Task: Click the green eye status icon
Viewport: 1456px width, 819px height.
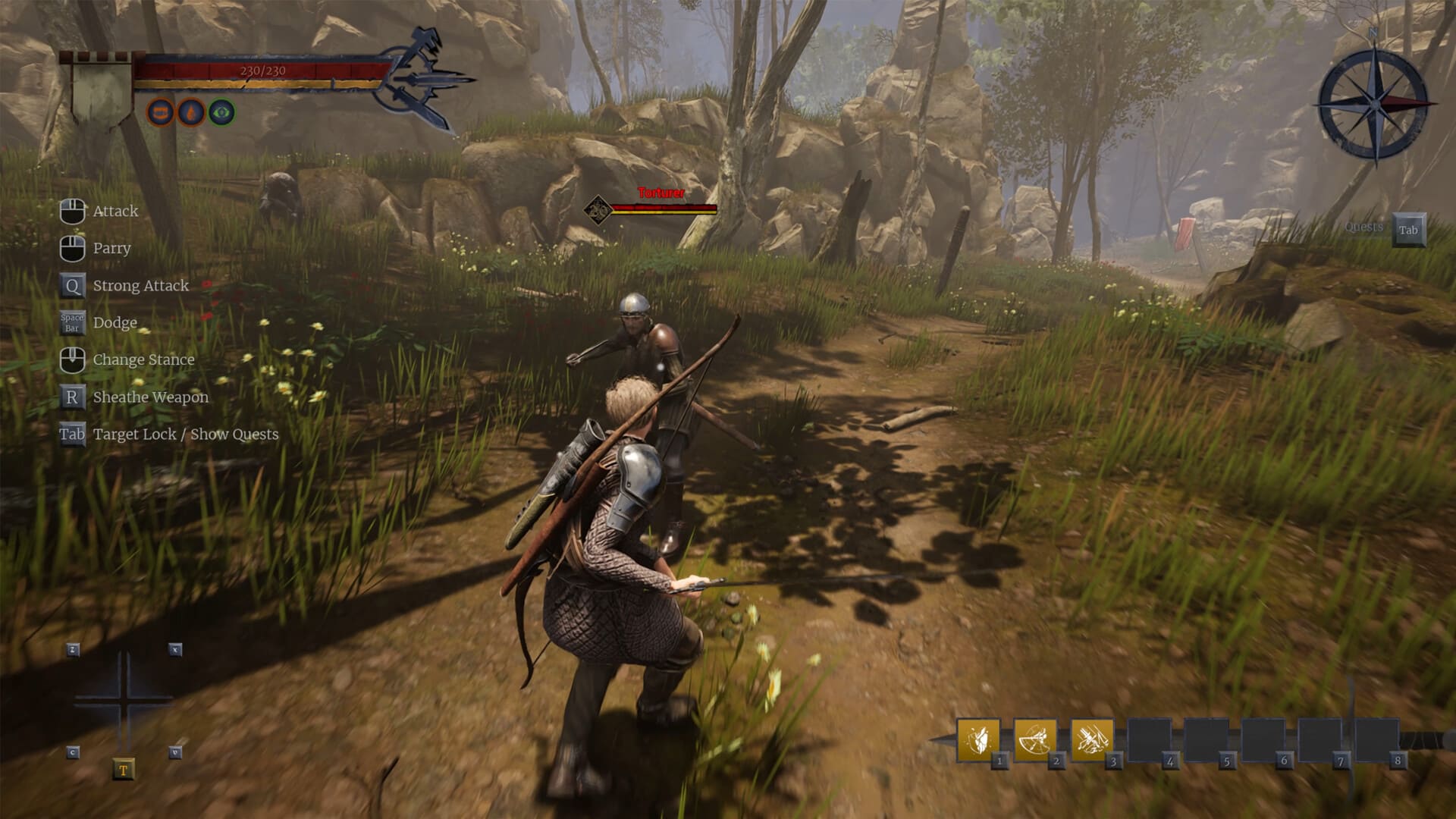Action: point(221,113)
